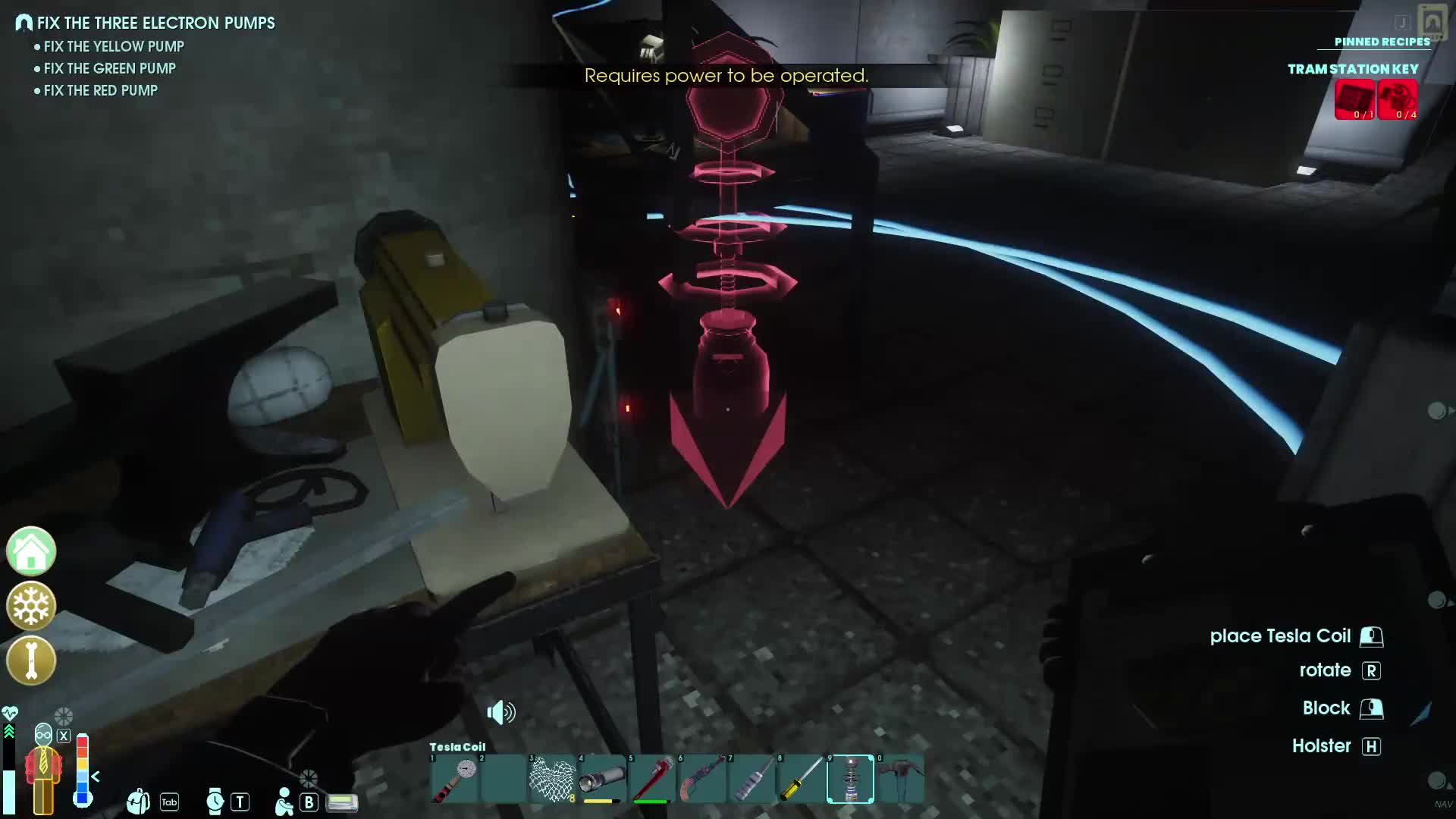Open the backpack inventory icon
The width and height of the screenshot is (1456, 819).
(139, 802)
